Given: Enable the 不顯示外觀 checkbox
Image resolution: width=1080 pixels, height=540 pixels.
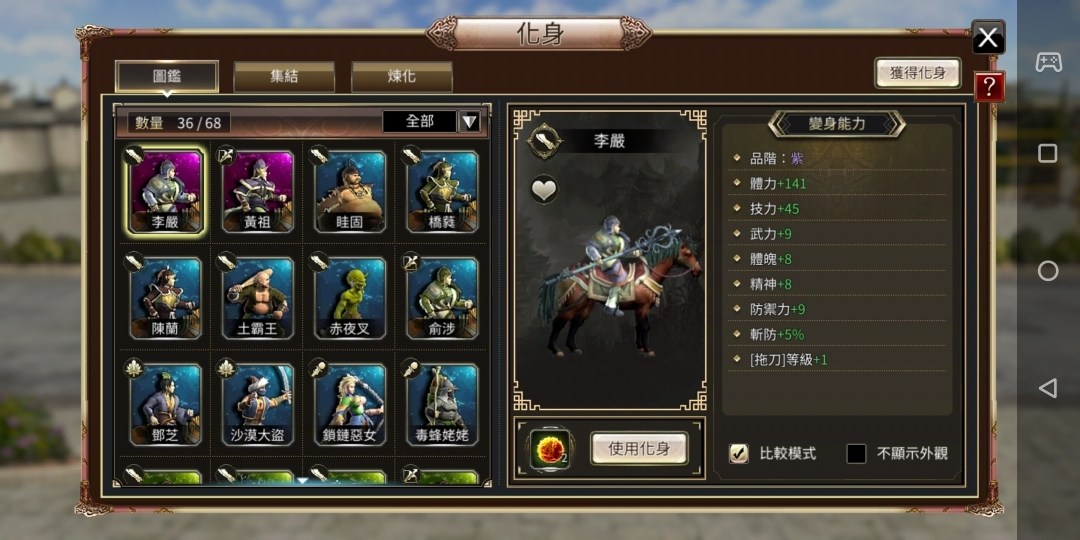Looking at the screenshot, I should click(x=856, y=453).
